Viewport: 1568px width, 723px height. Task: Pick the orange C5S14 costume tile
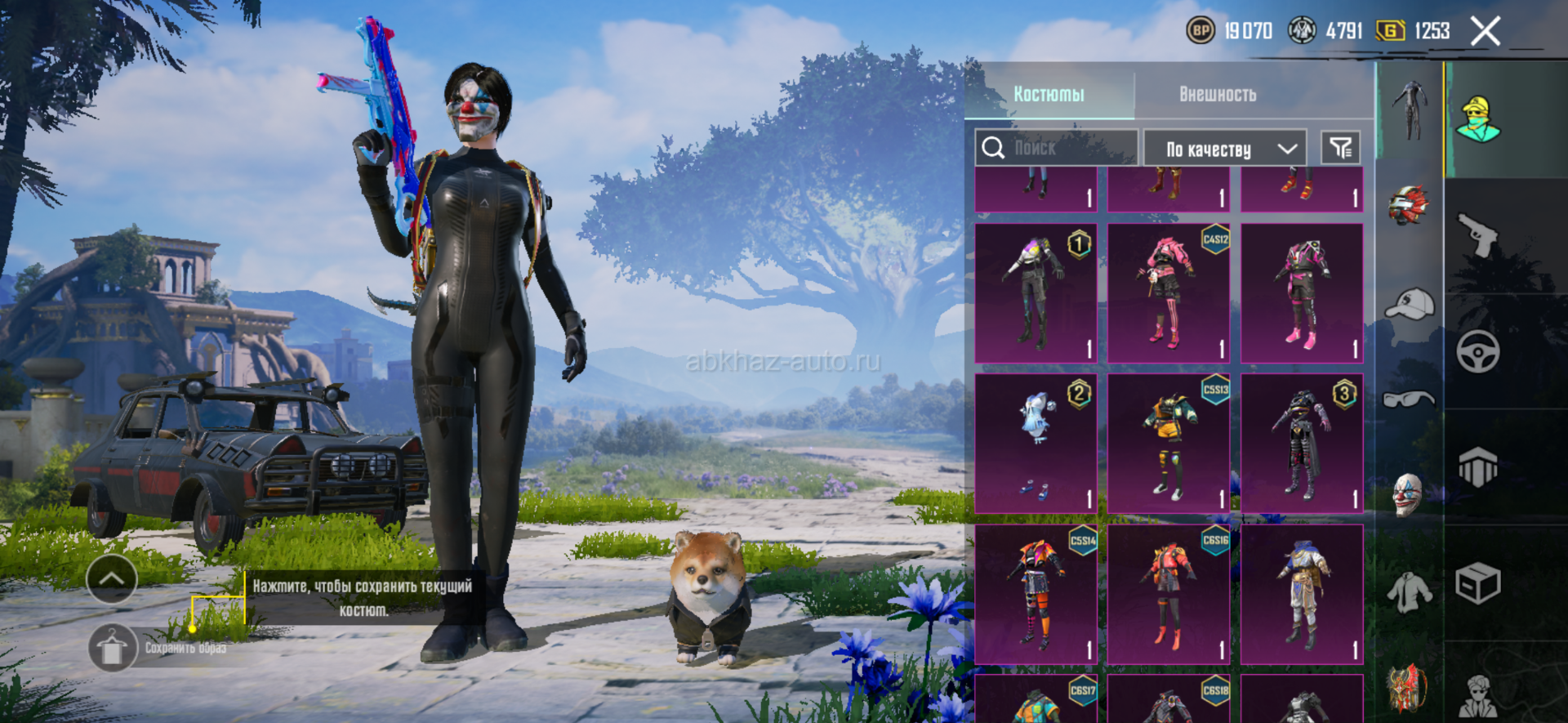tap(1036, 594)
